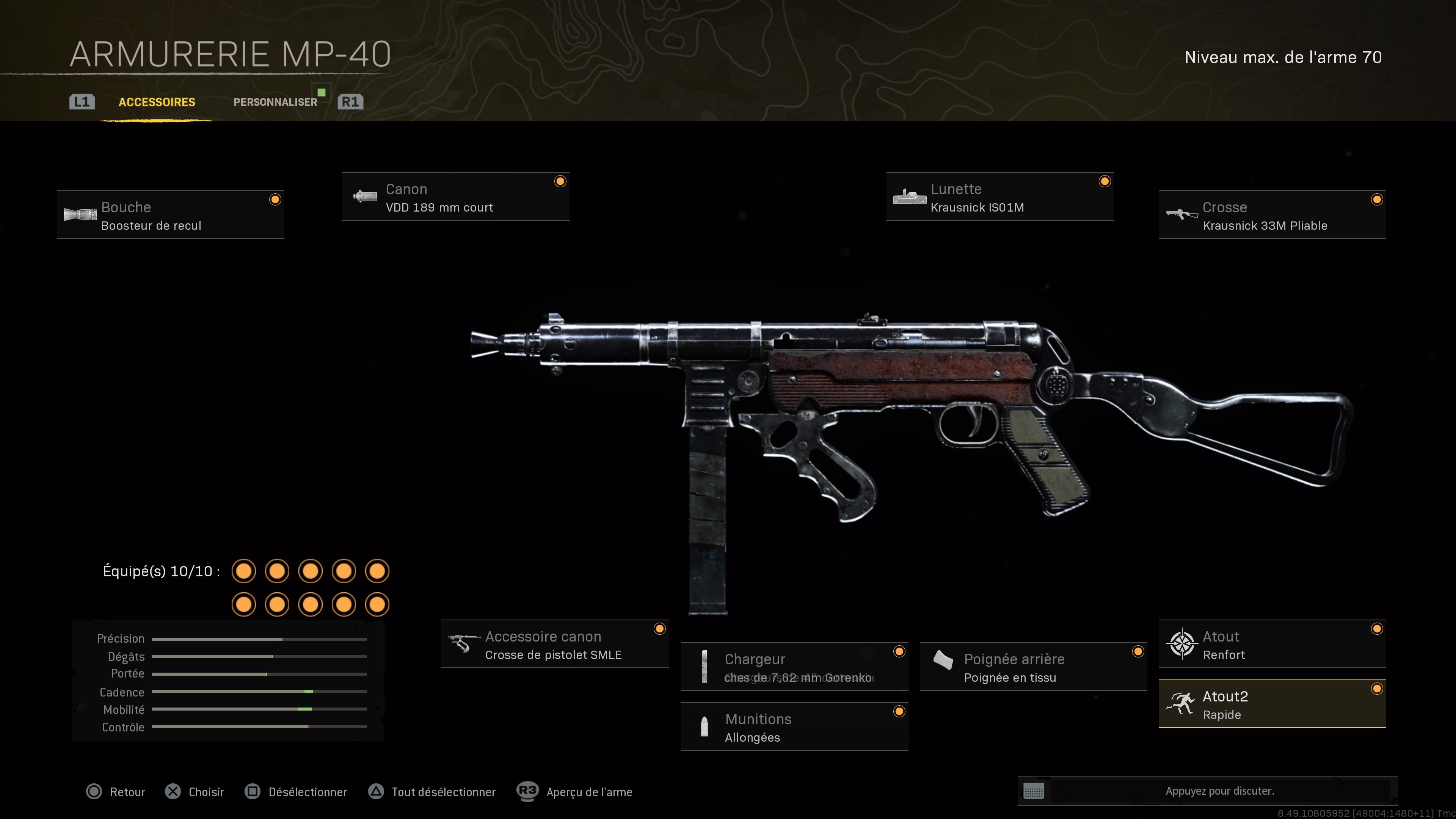Click the muzzle icon on the Bouche slot
The width and height of the screenshot is (1456, 819).
pos(81,215)
